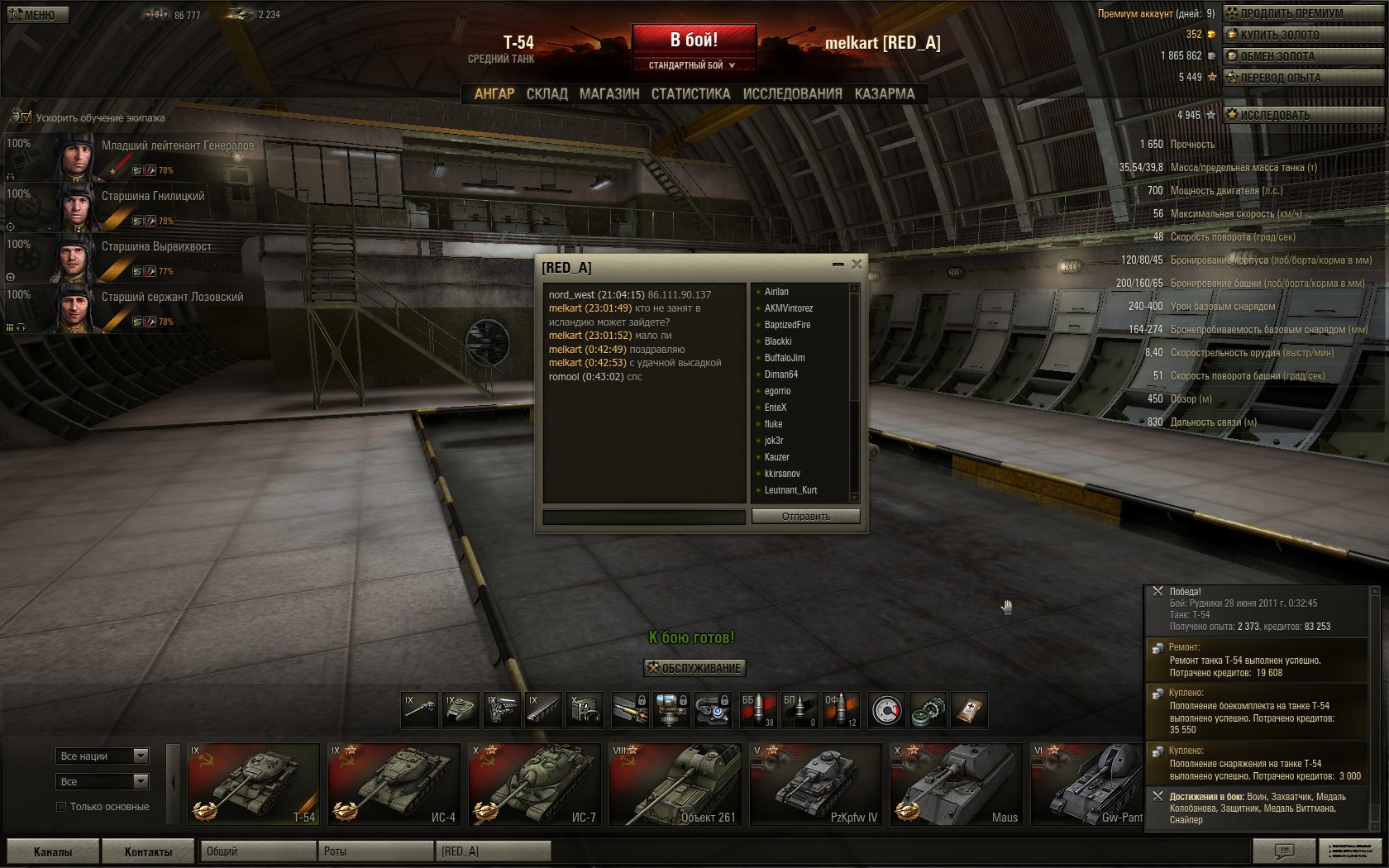This screenshot has width=1389, height=868.
Task: Close the [RED_A] chat window
Action: point(857,265)
